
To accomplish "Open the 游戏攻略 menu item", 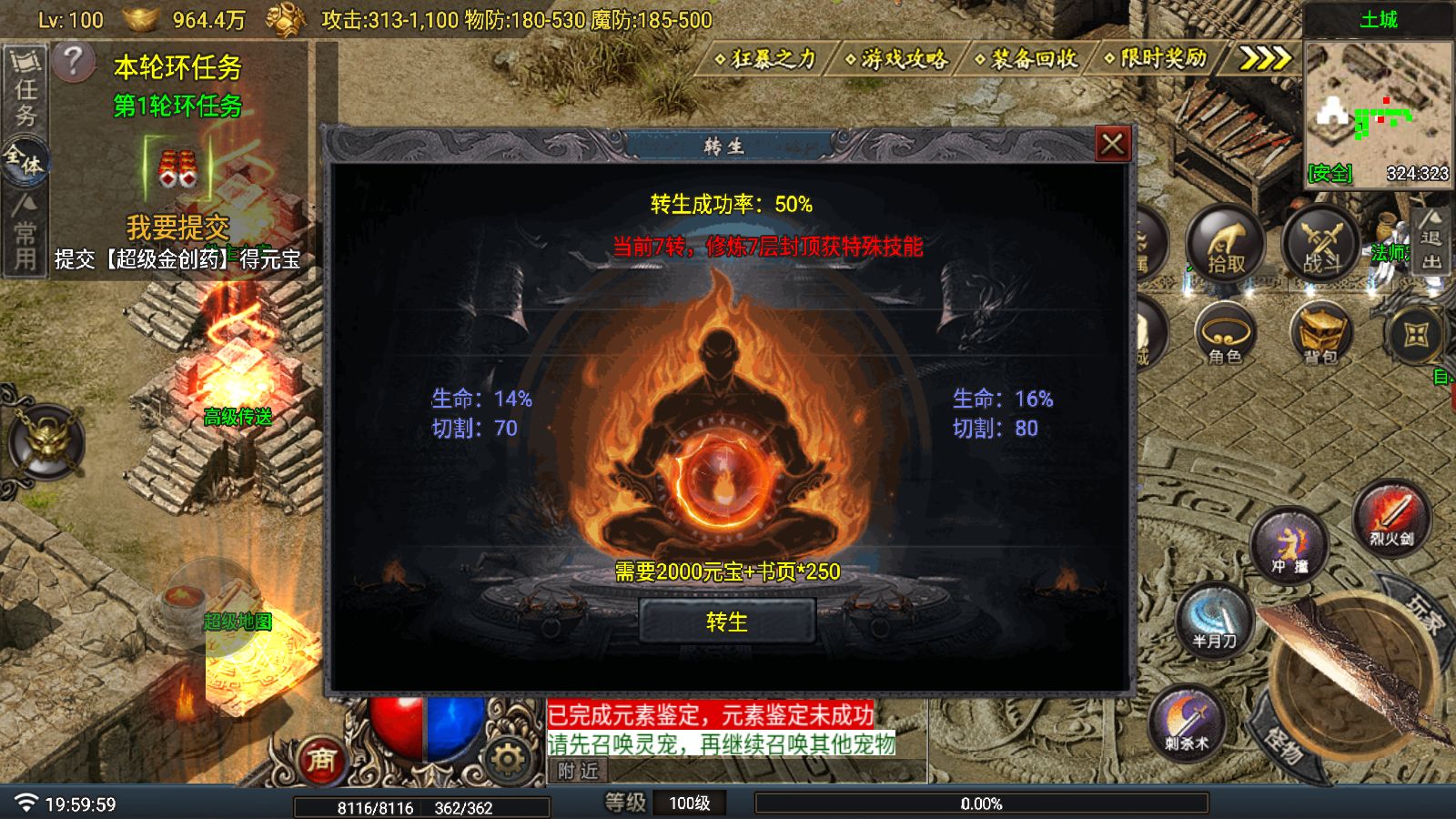I will [899, 58].
